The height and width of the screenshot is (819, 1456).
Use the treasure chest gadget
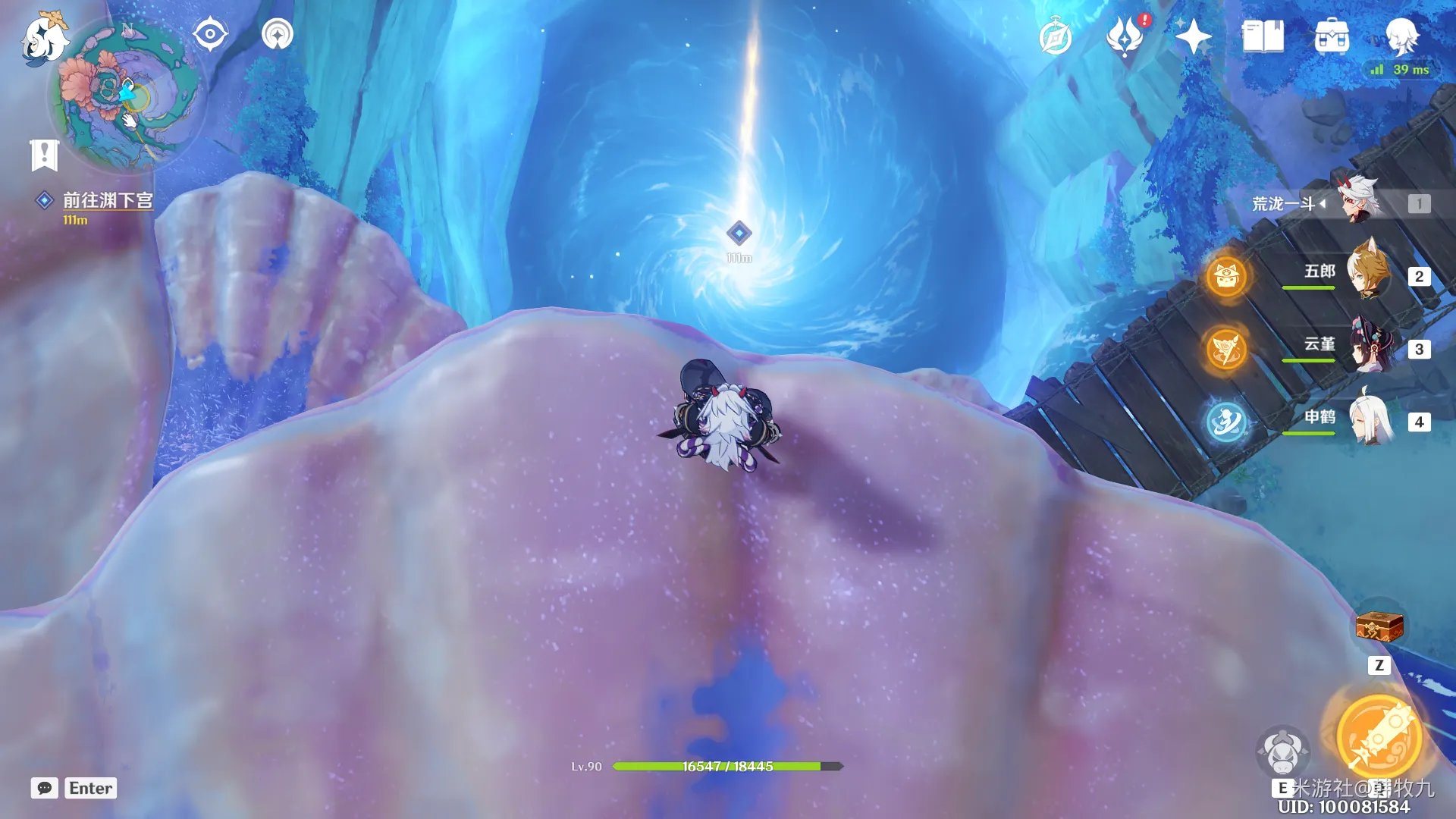pos(1379,627)
